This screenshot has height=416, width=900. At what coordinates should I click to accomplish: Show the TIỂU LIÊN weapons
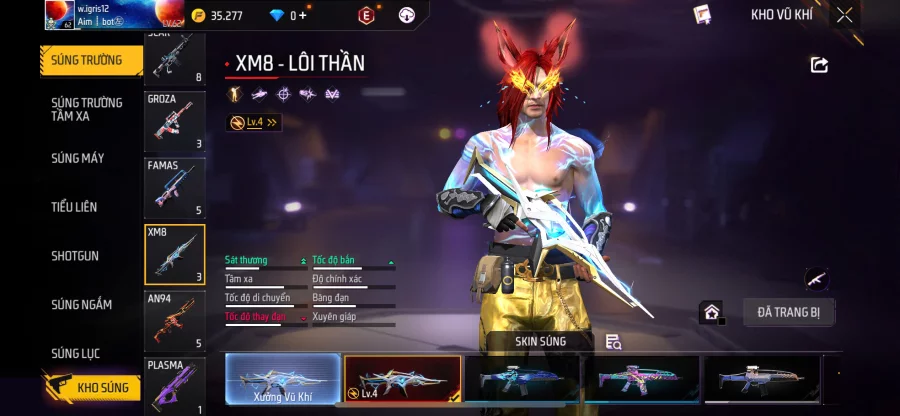coord(75,207)
